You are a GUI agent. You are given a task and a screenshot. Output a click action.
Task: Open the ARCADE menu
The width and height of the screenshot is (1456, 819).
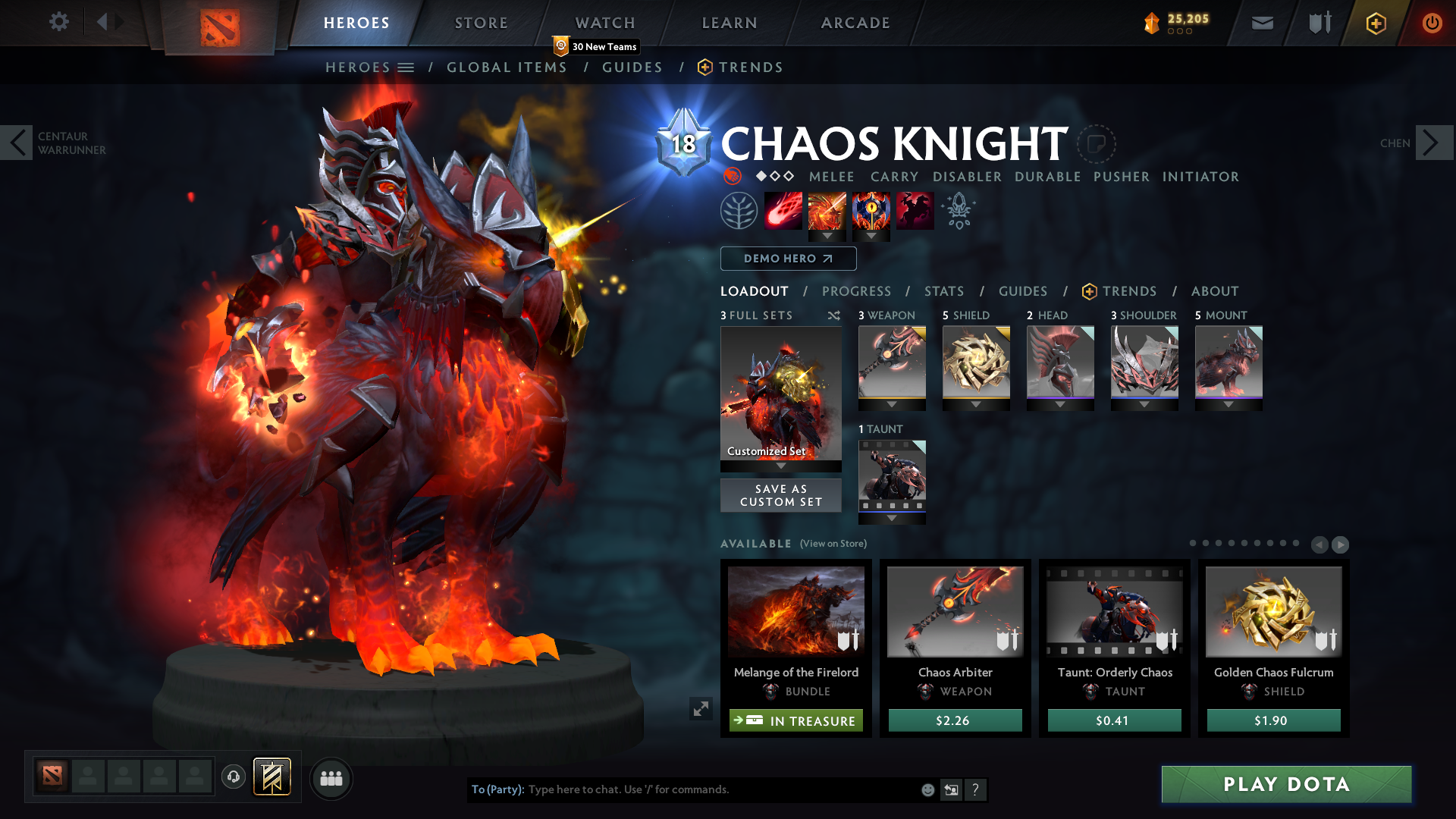(855, 23)
